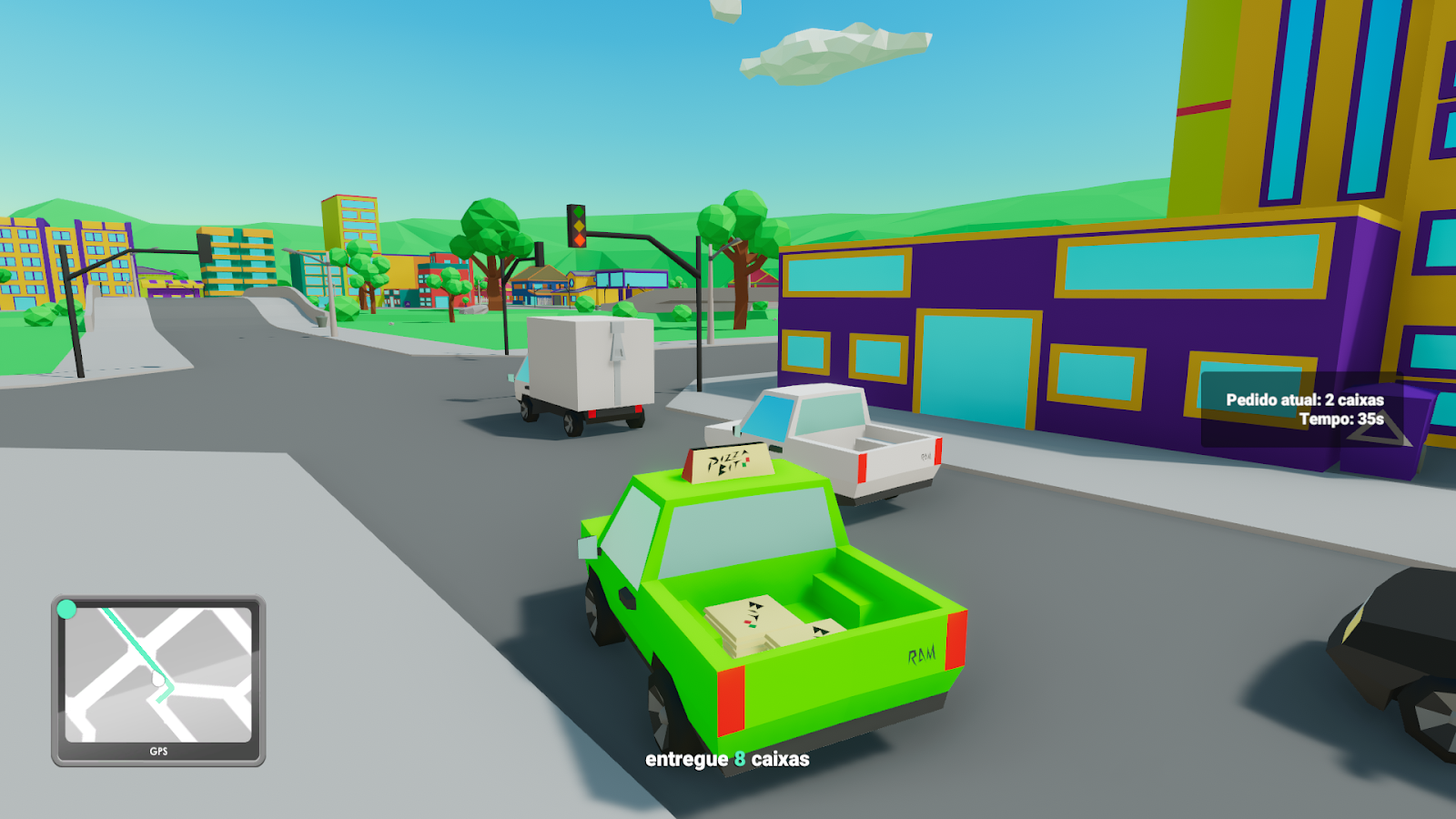This screenshot has width=1456, height=819.
Task: Click the white destination dot on the GPS route
Action: coord(158,678)
